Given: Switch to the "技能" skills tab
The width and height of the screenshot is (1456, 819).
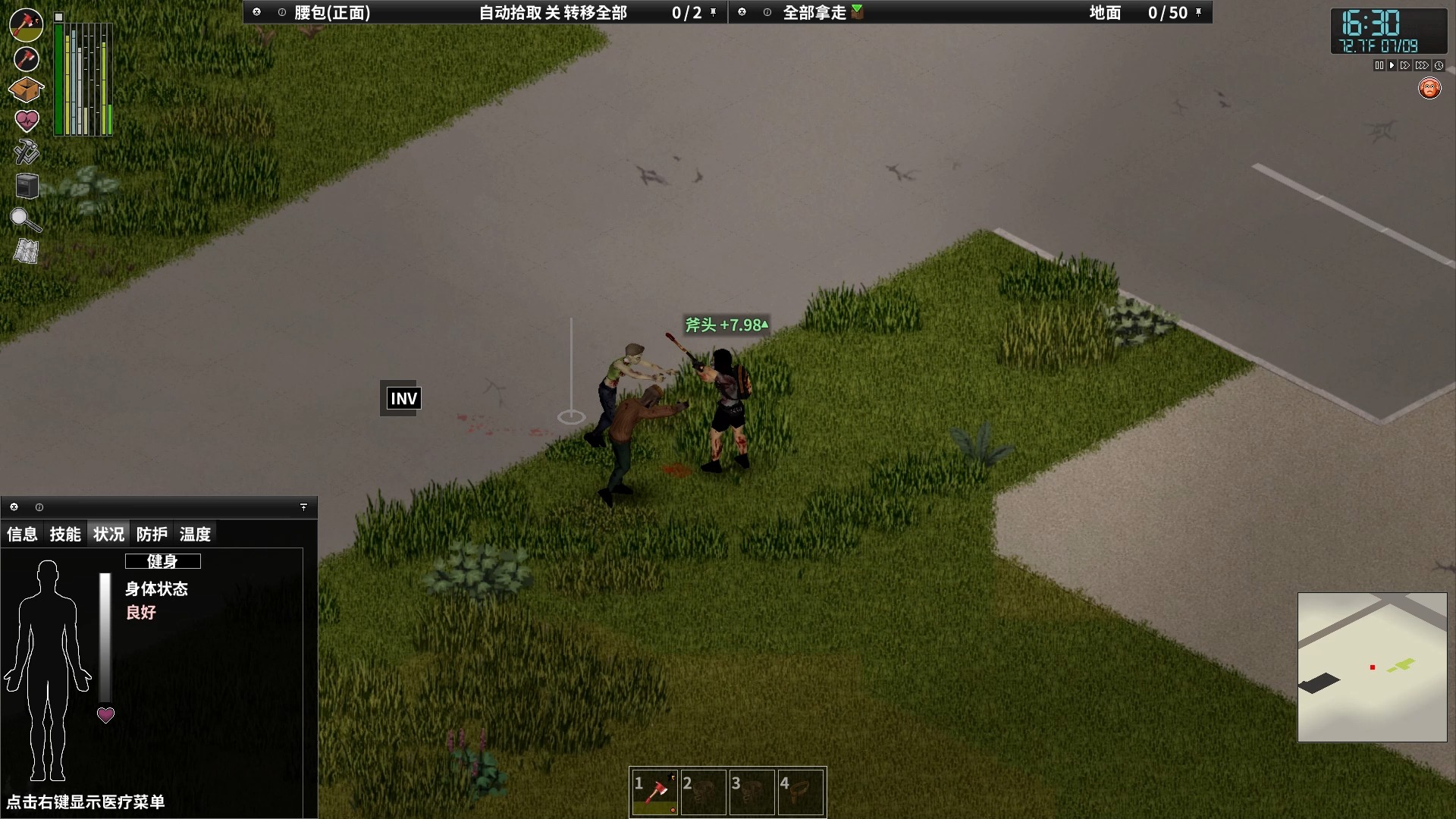Looking at the screenshot, I should point(65,535).
